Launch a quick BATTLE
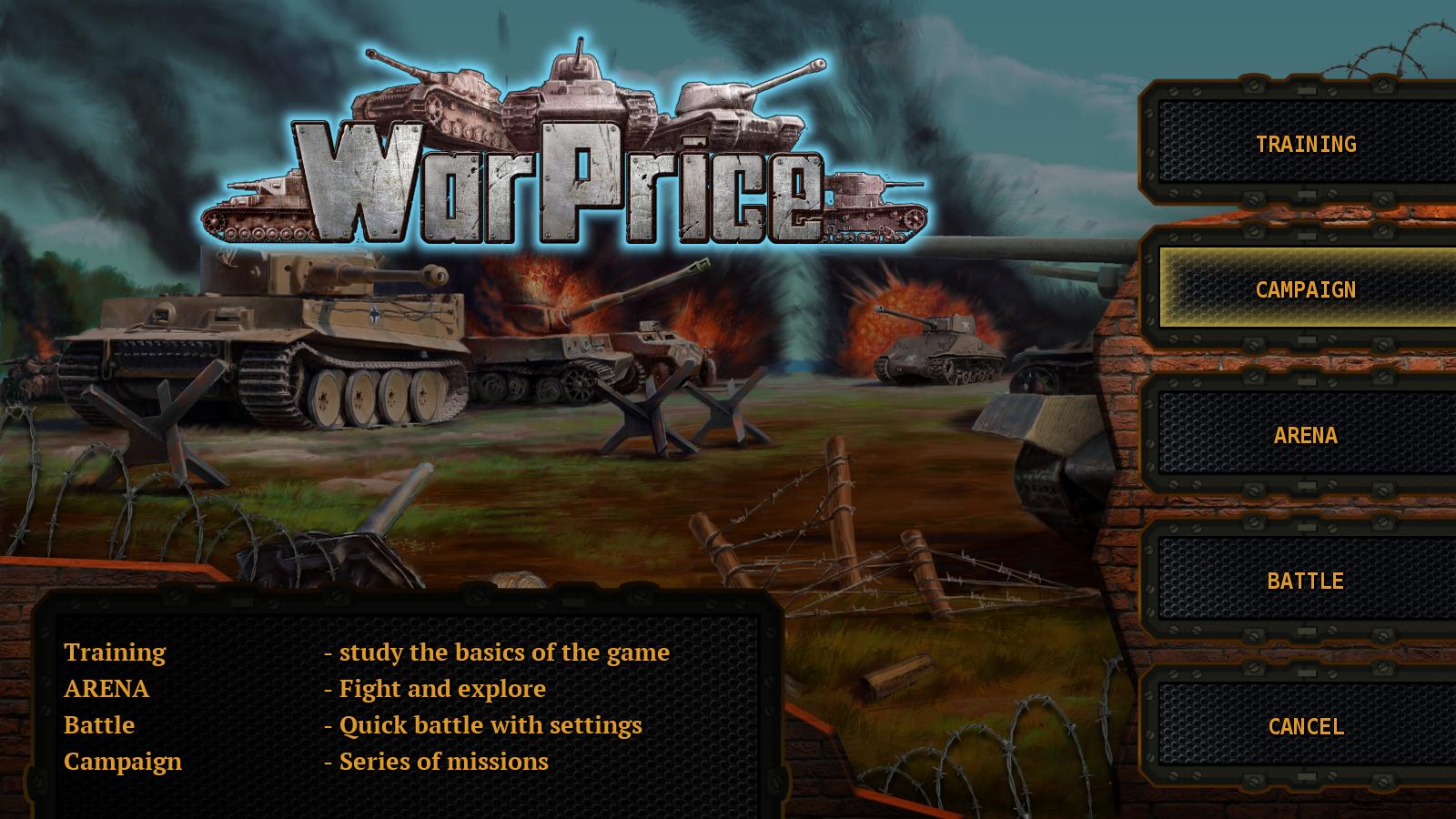 (1306, 579)
